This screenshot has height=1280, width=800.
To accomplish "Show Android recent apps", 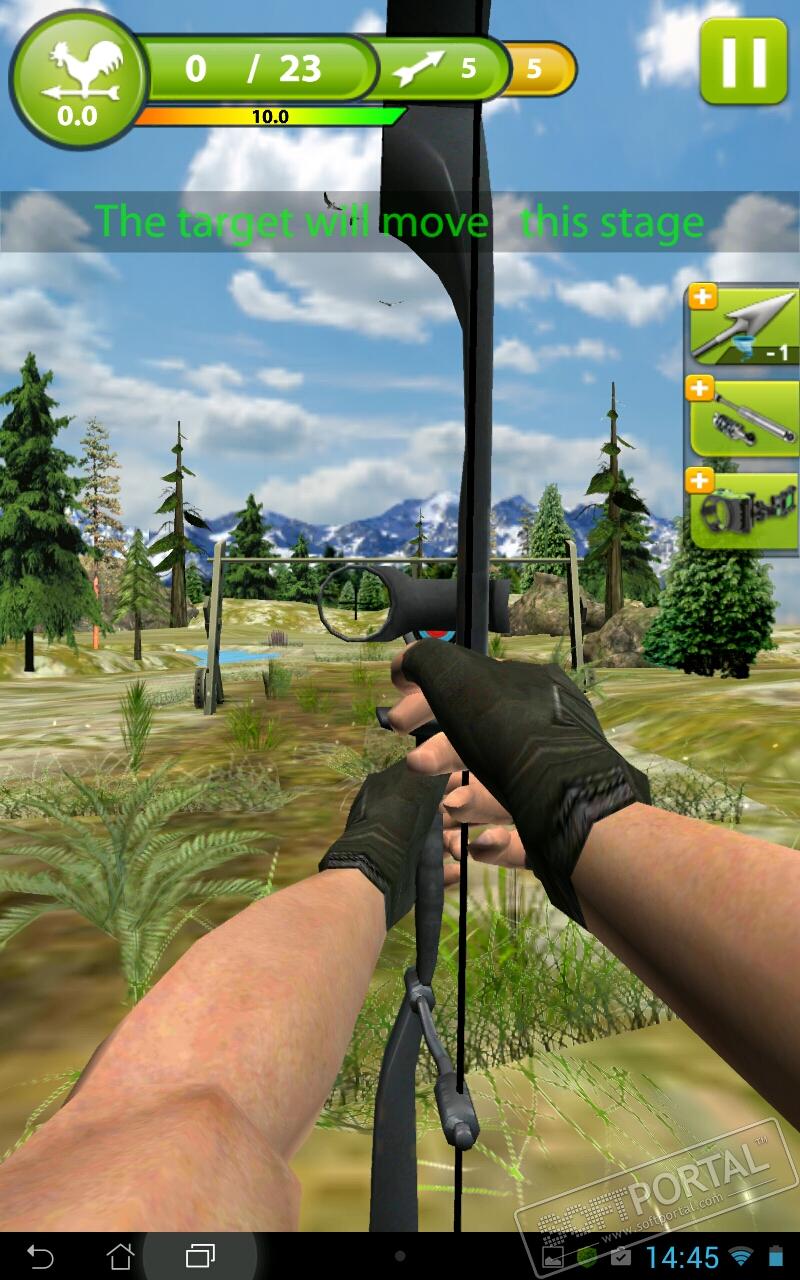I will [200, 1255].
